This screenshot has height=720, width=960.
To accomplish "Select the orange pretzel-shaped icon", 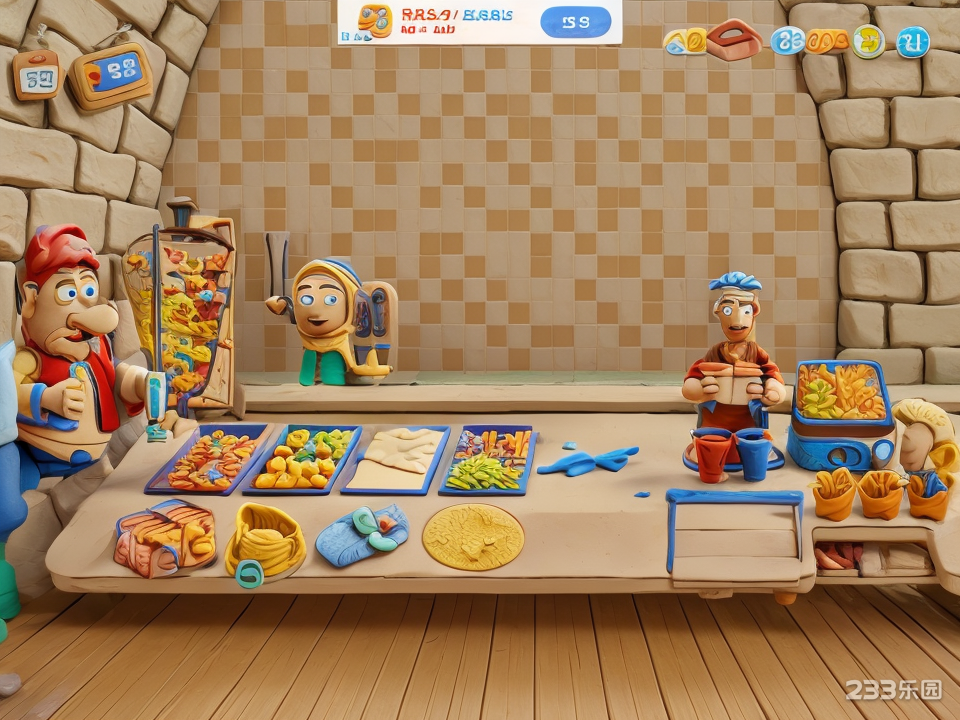I will [827, 41].
